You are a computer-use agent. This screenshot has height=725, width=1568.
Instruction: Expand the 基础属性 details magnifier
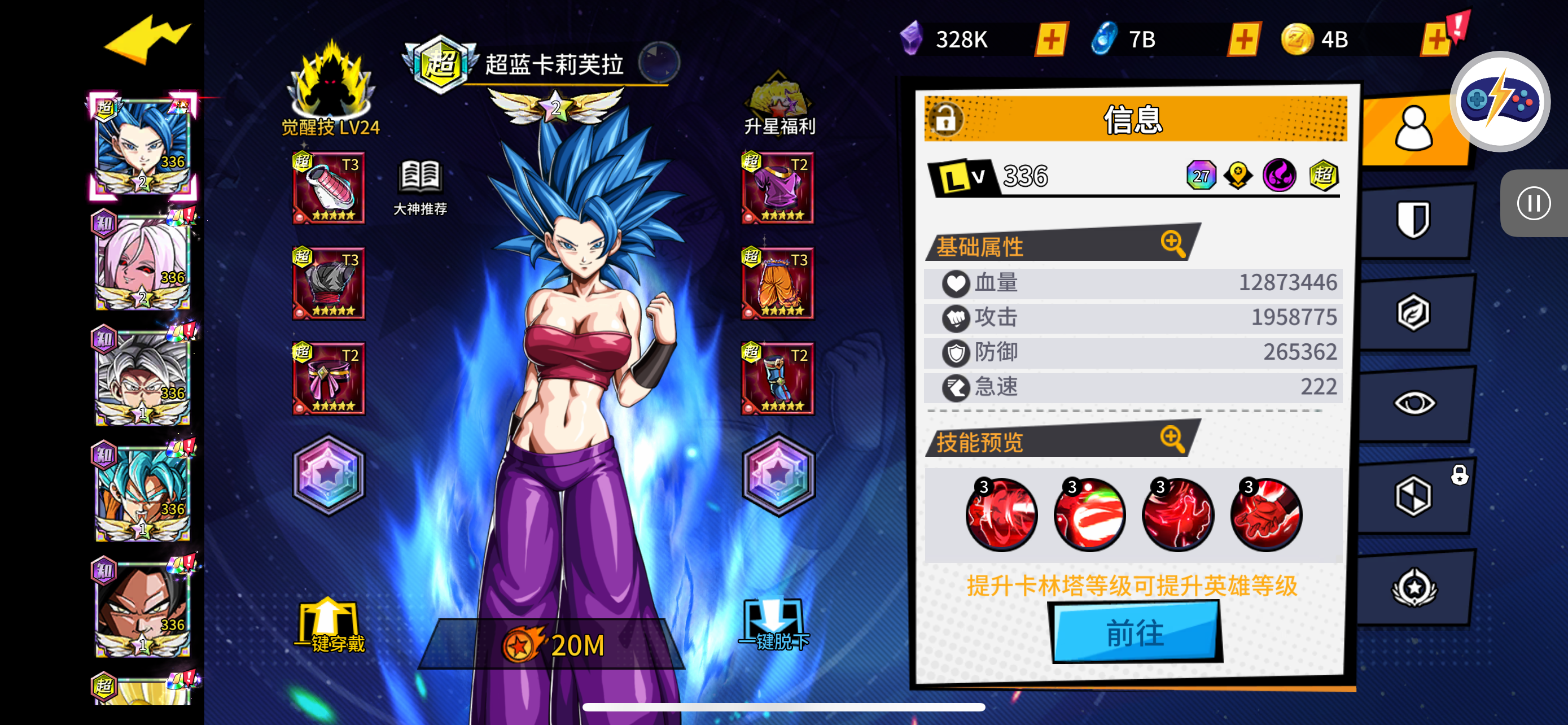(1172, 243)
